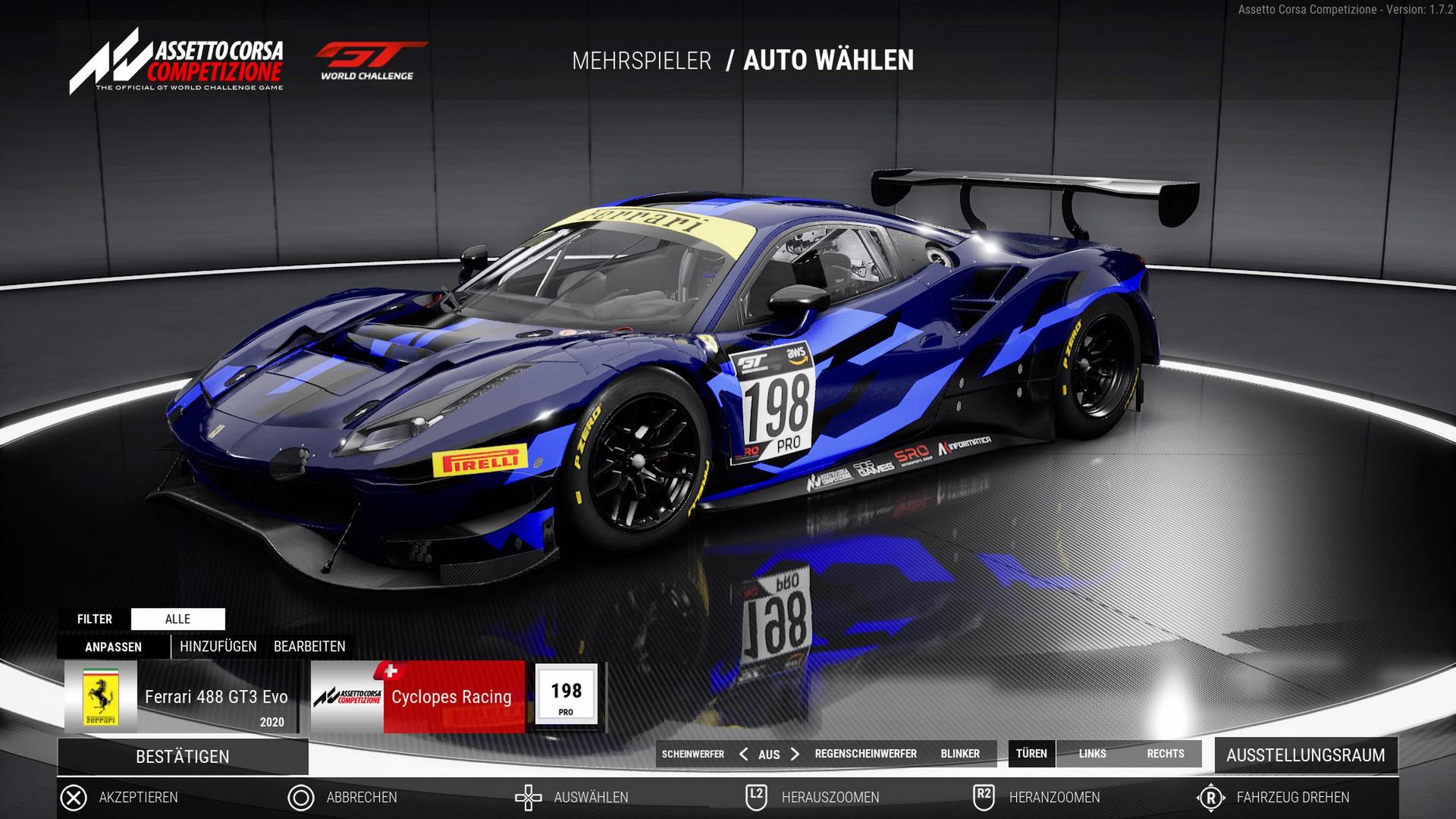The height and width of the screenshot is (819, 1456).
Task: Open the right door with Rechts
Action: pos(1166,754)
